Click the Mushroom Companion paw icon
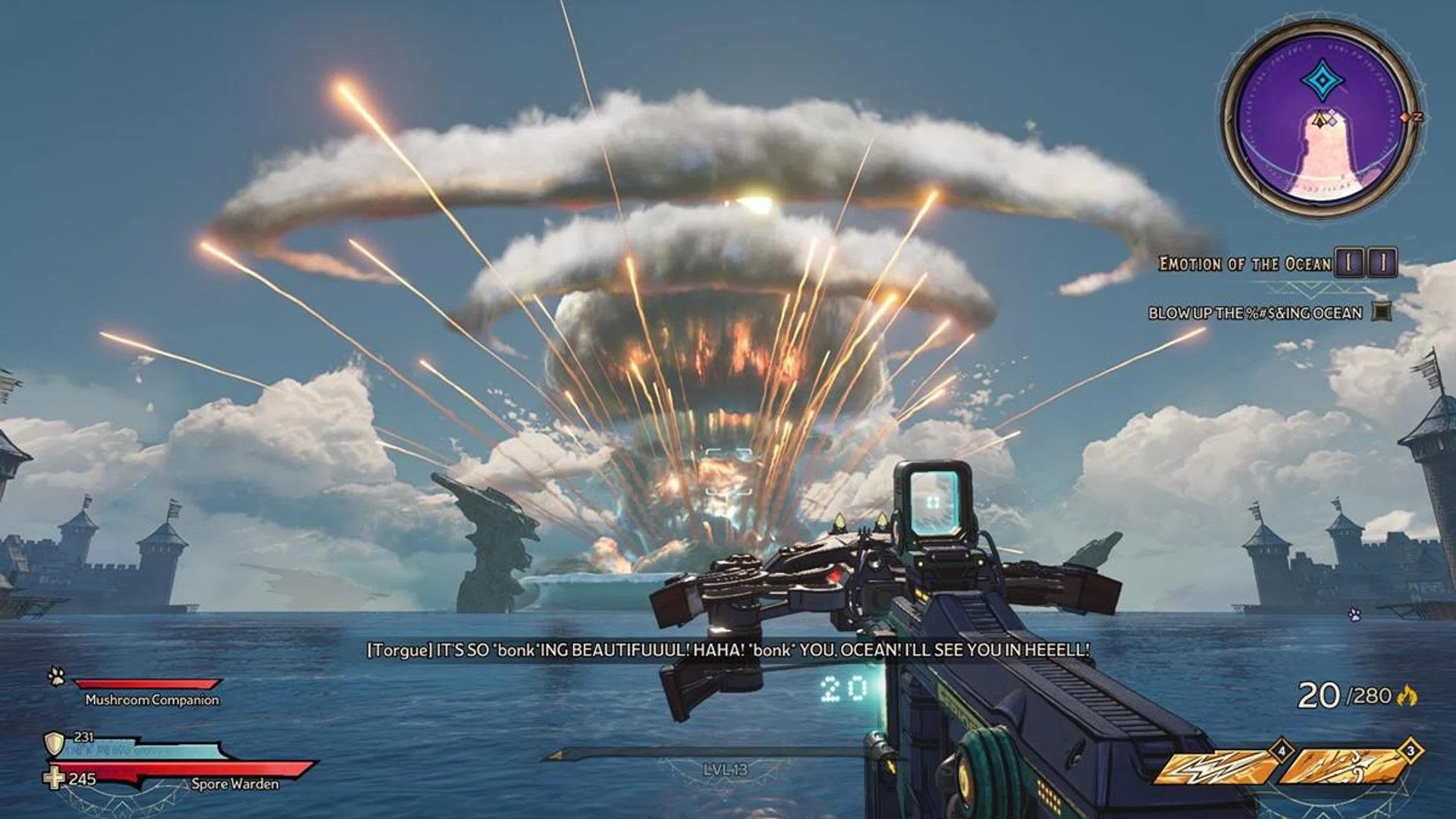 pyautogui.click(x=57, y=676)
